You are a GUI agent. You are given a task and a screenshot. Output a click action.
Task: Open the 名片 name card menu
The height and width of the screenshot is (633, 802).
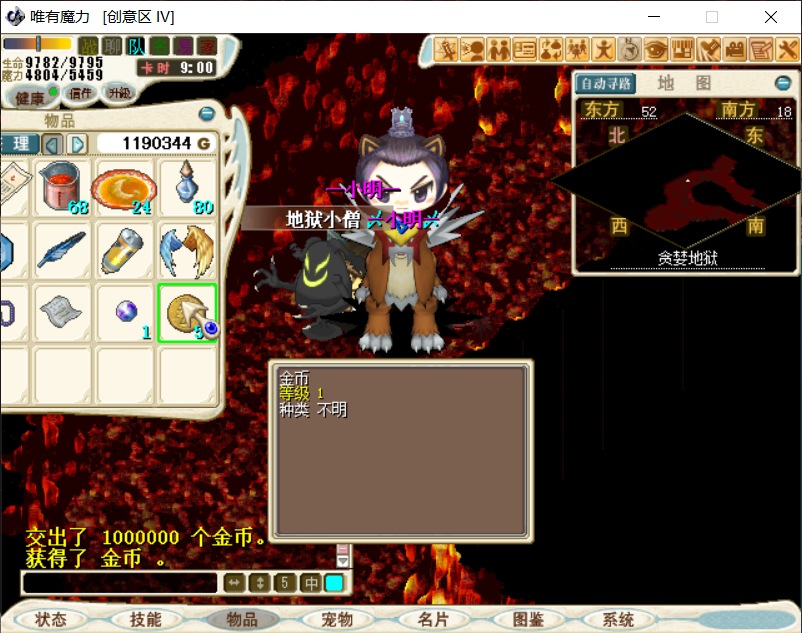click(x=433, y=619)
